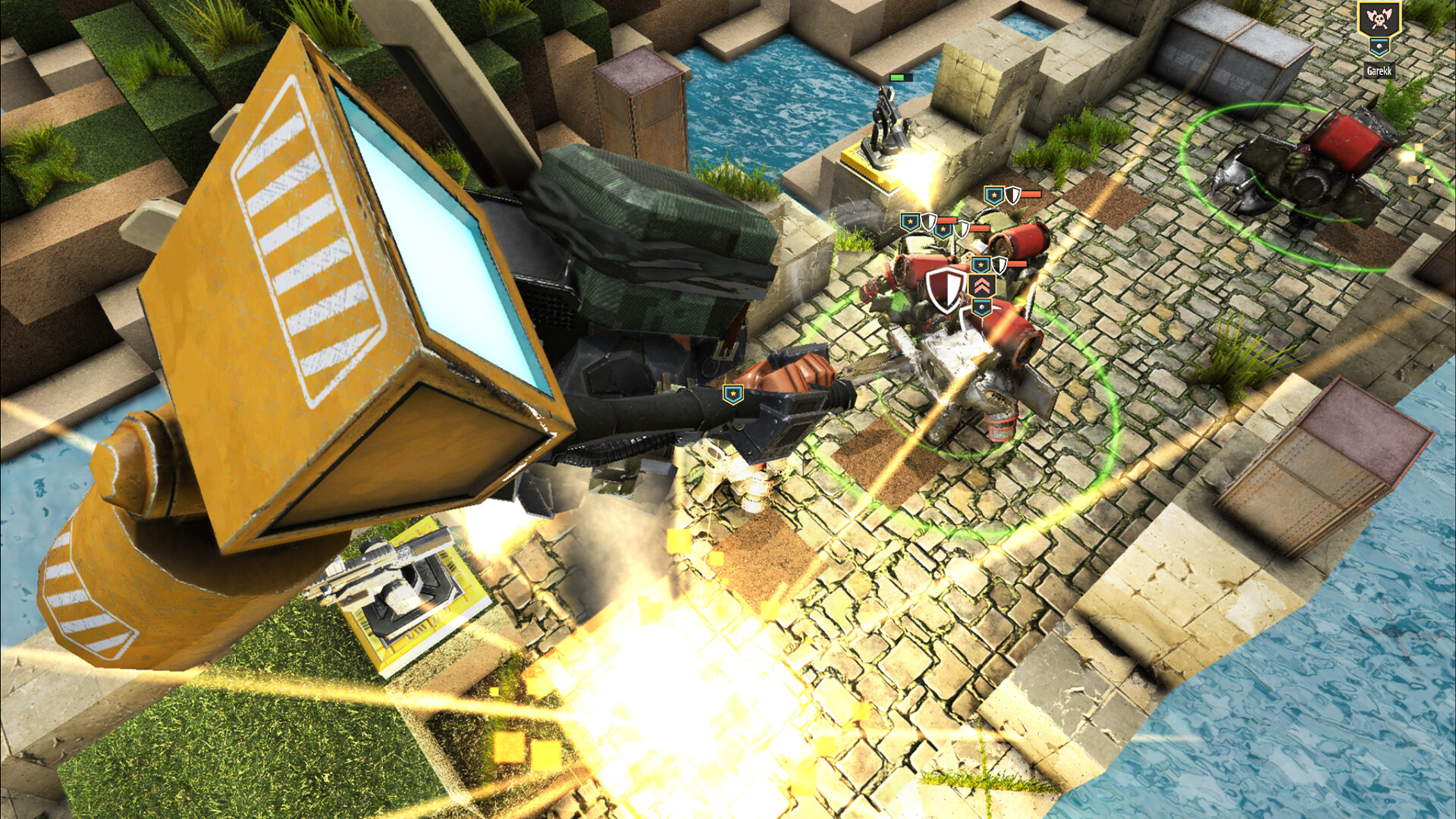Select the star badge on the leftmost red unit
1456x819 pixels.
coord(909,221)
